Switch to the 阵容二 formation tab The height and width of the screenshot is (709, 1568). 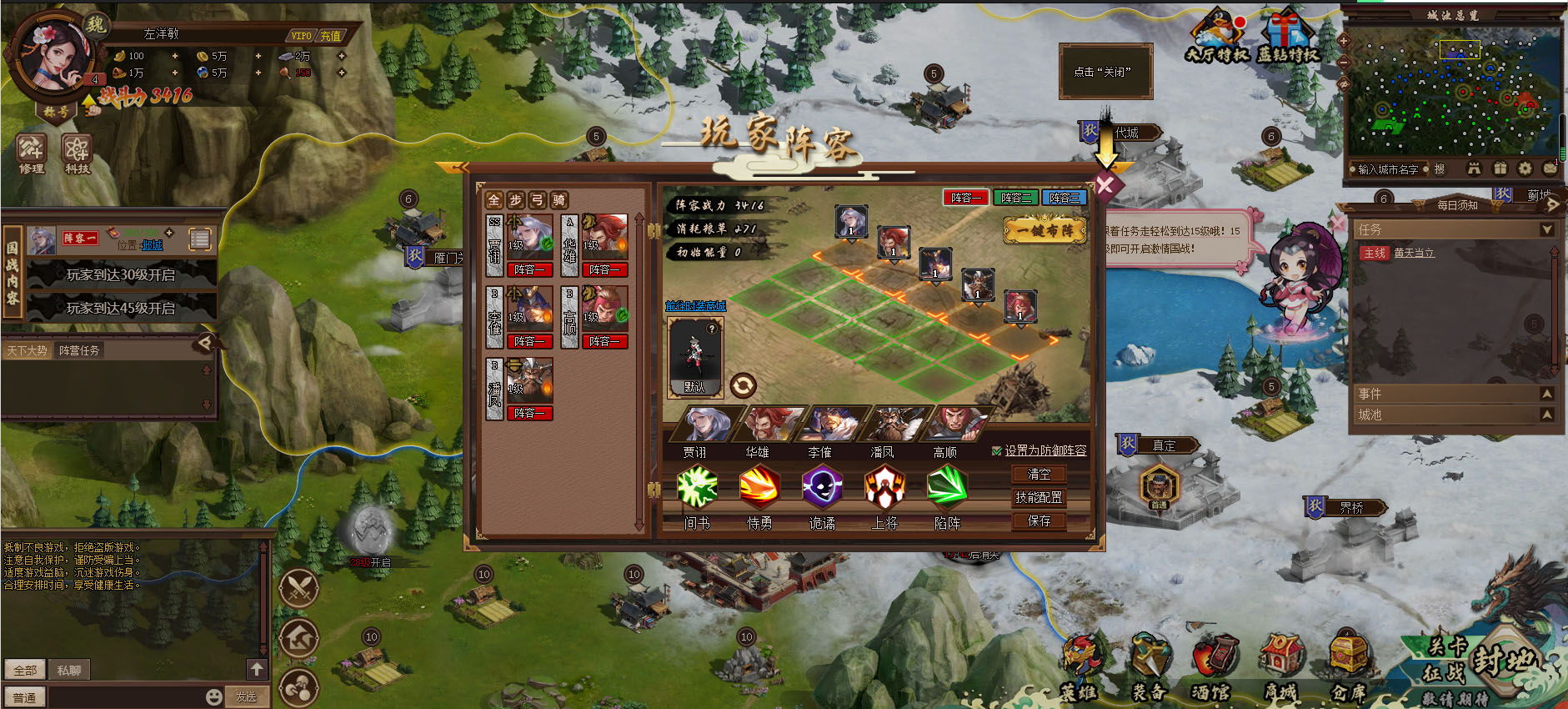click(1015, 198)
